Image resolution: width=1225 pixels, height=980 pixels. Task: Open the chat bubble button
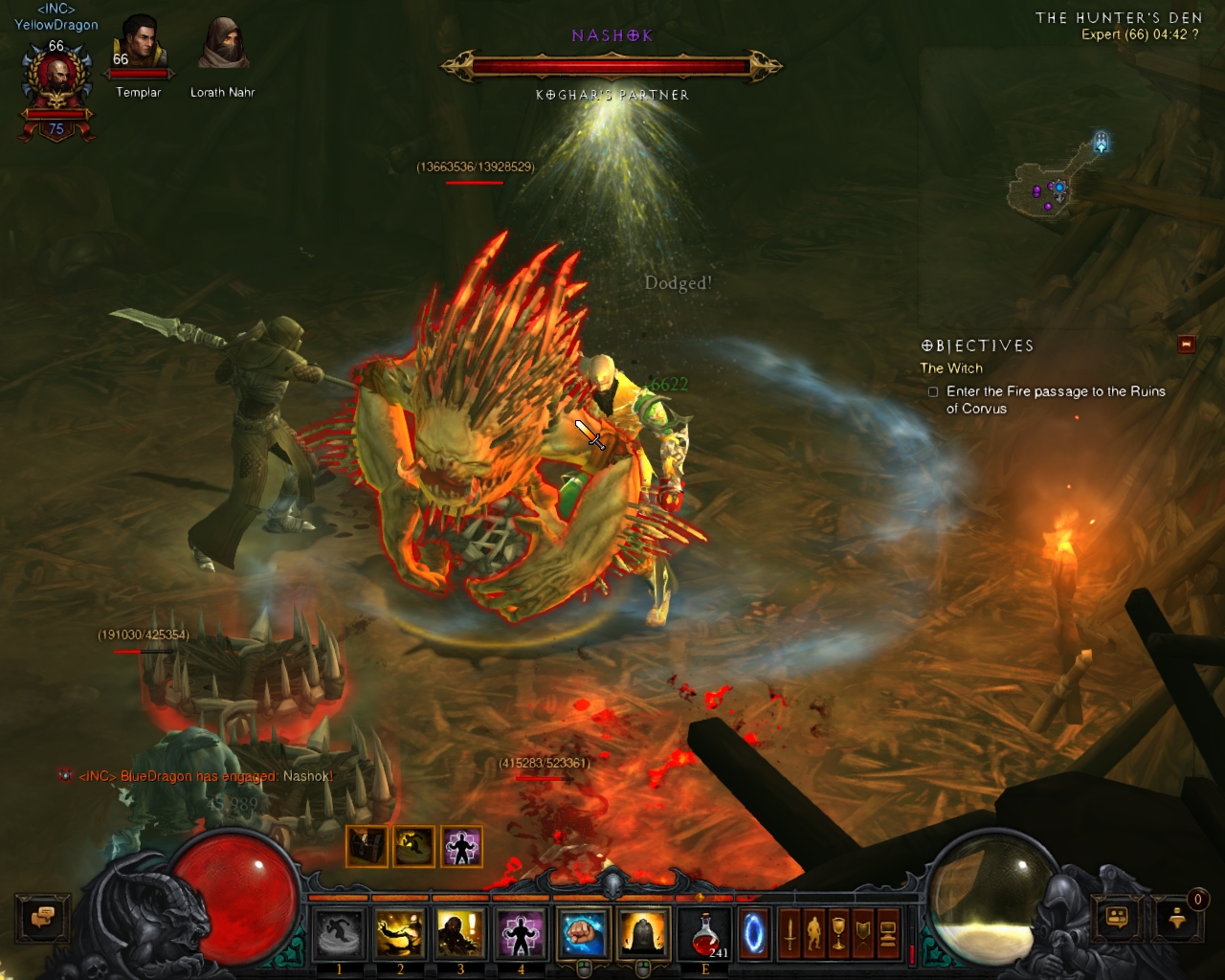coord(42,918)
